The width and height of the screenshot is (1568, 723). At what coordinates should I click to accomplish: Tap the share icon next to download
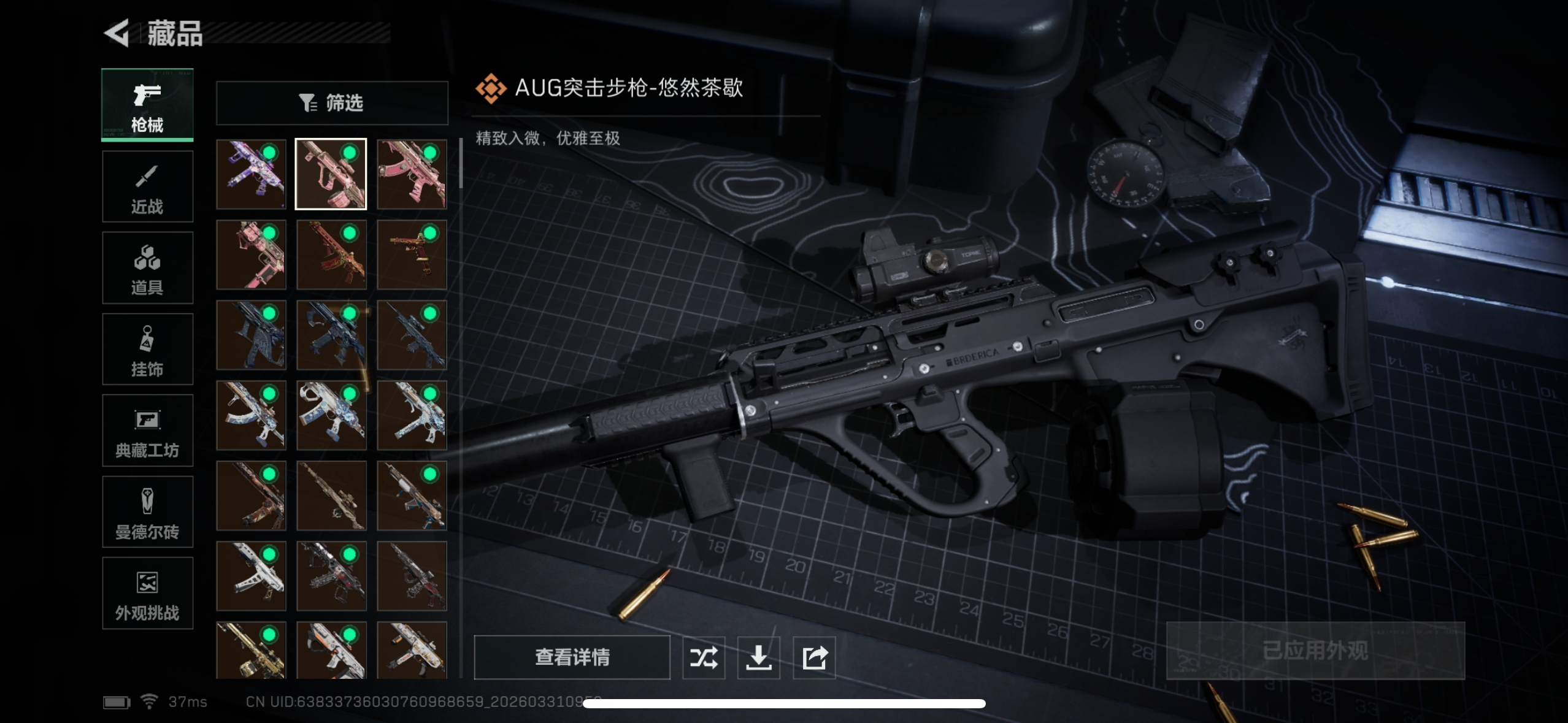coord(813,657)
